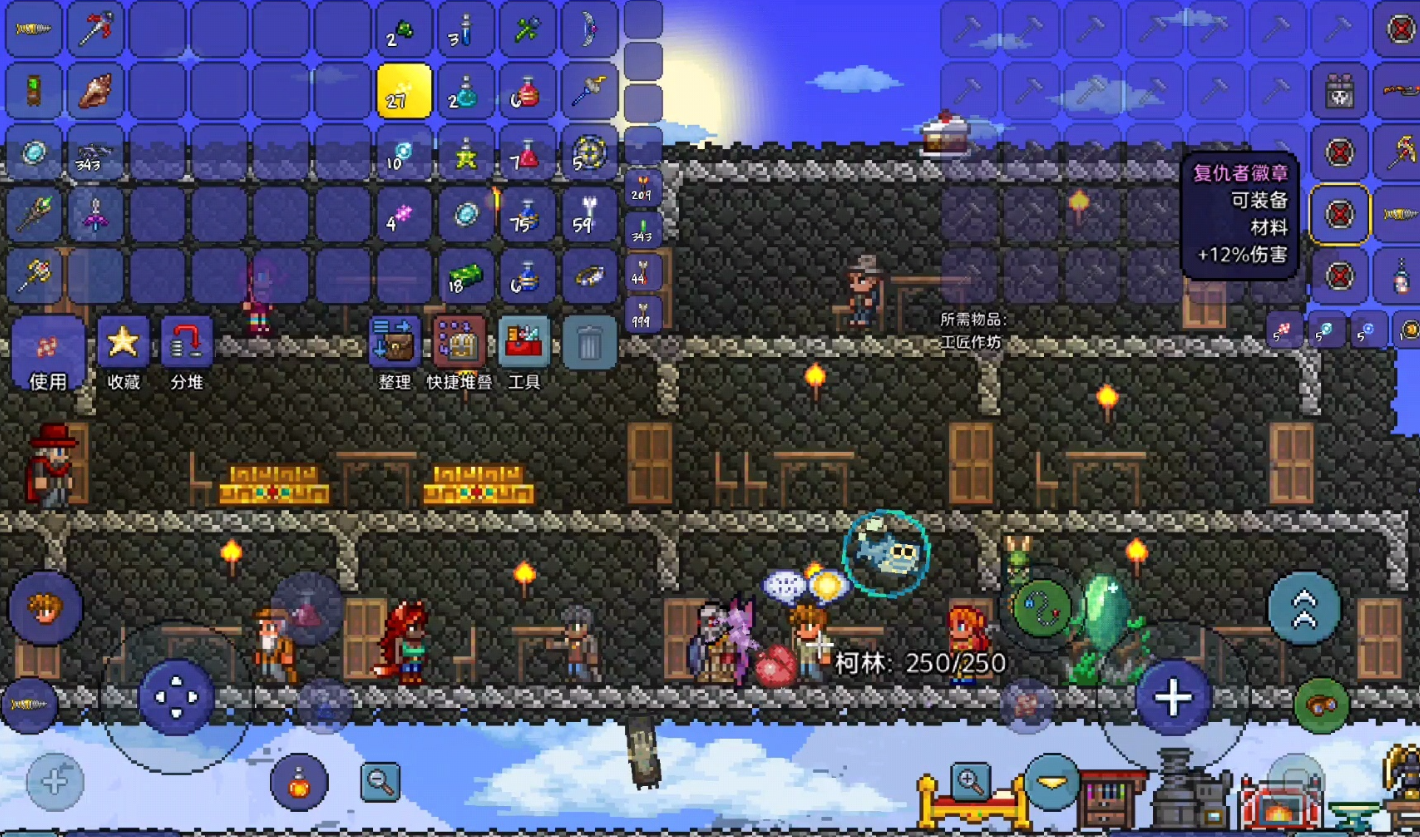Use the orange quick-buff potion button

pyautogui.click(x=298, y=781)
